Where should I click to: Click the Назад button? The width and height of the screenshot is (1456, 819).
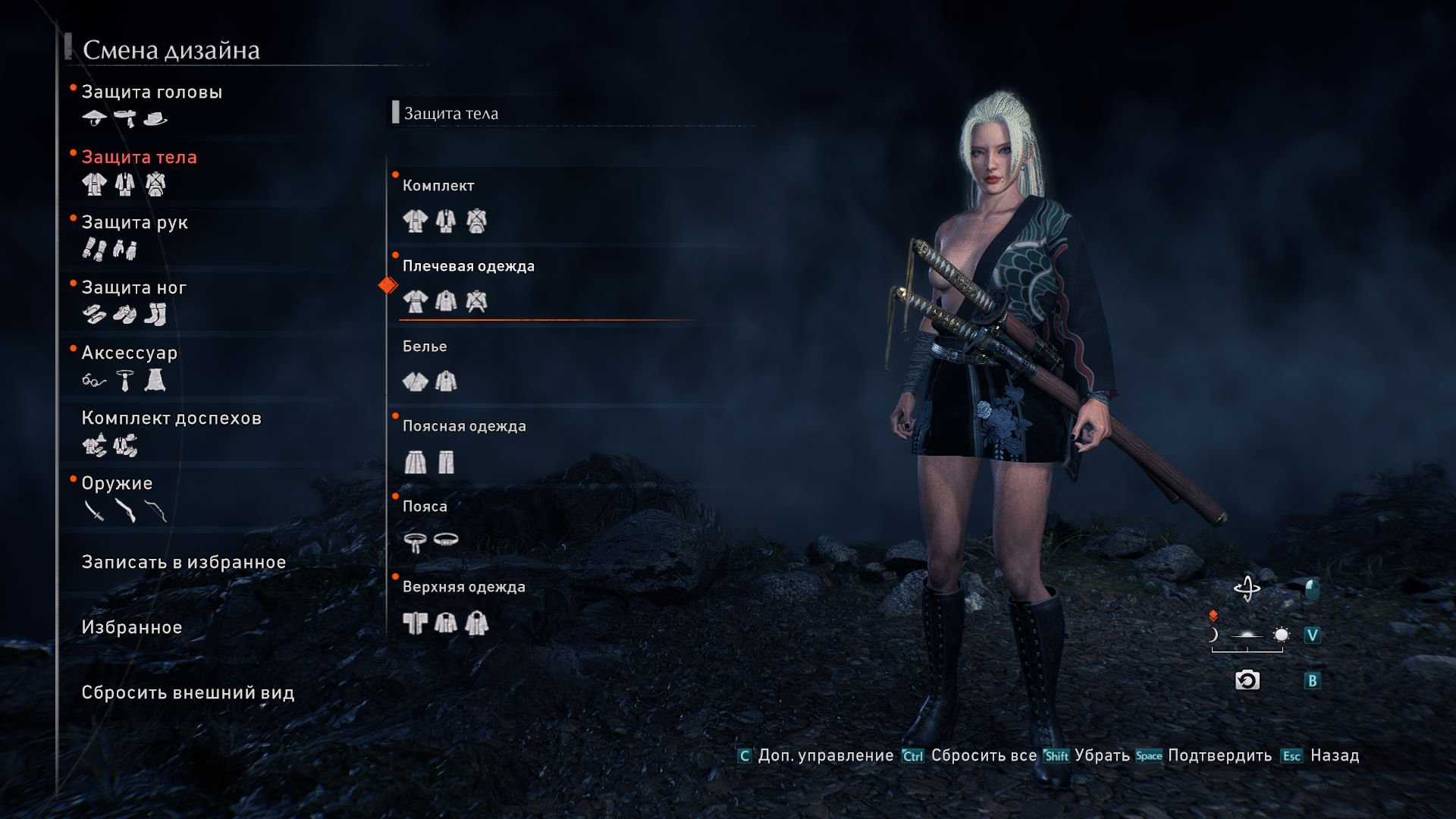pos(1334,756)
